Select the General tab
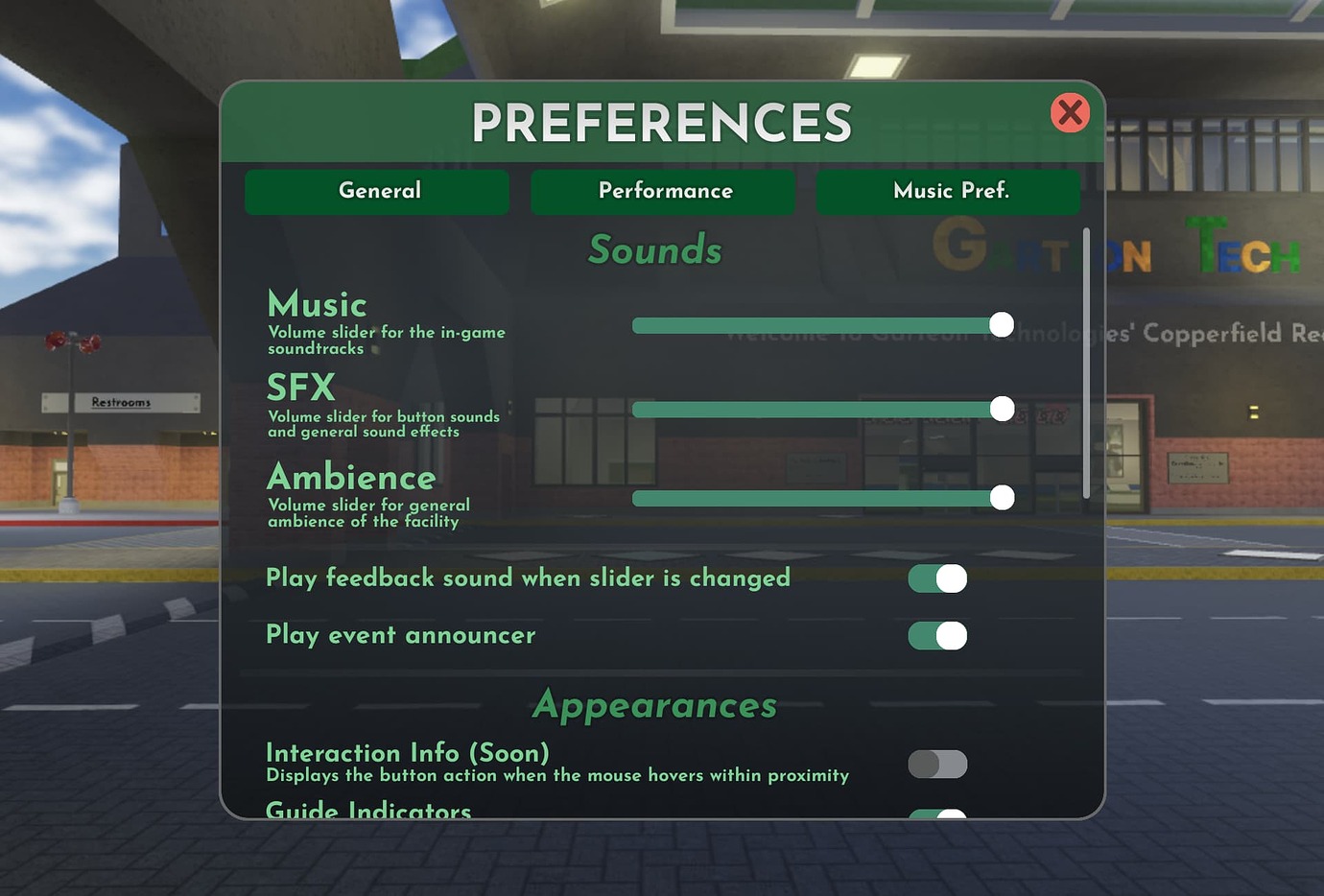This screenshot has width=1324, height=896. point(377,191)
